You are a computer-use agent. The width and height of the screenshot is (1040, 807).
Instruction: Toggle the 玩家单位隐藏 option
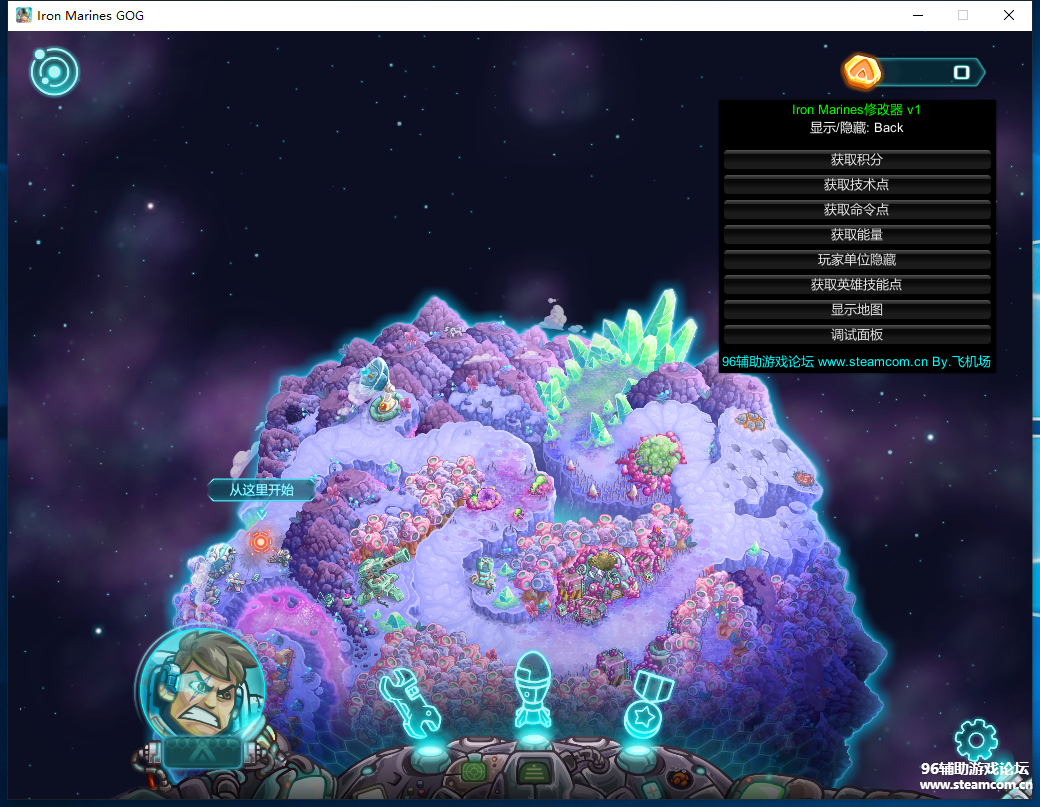[857, 260]
